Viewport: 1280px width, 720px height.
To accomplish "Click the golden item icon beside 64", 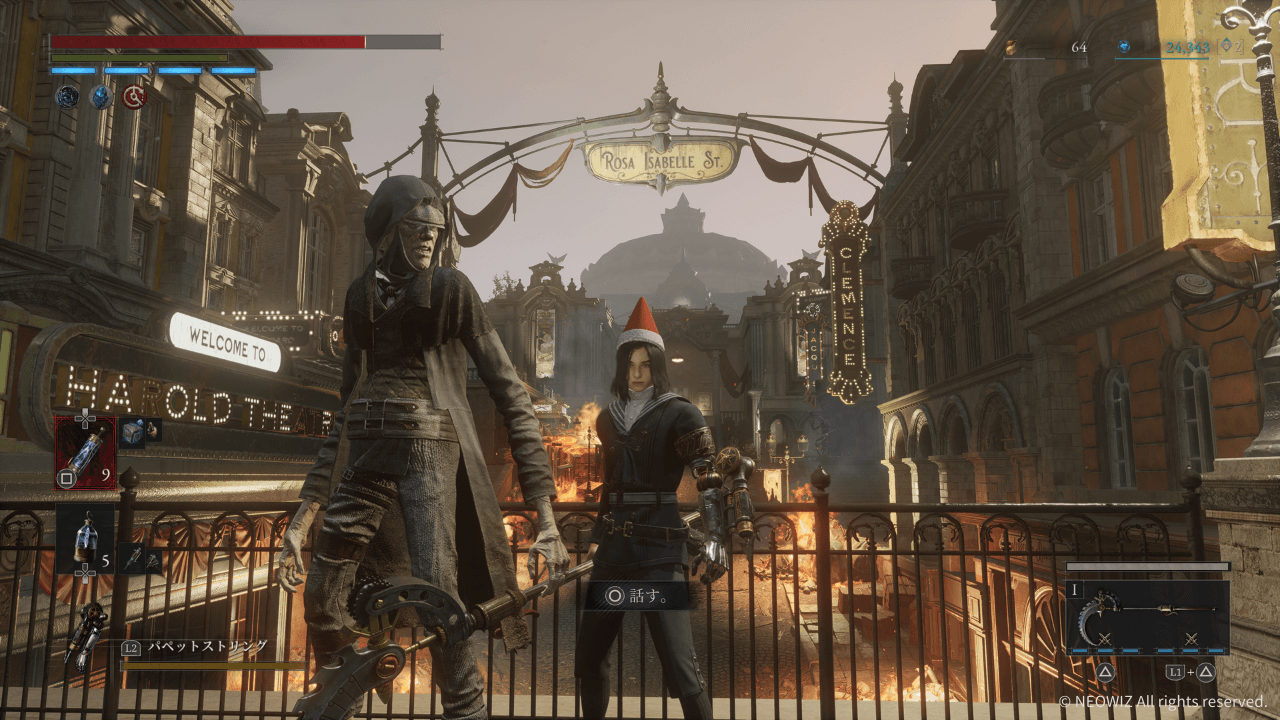I will point(1011,47).
